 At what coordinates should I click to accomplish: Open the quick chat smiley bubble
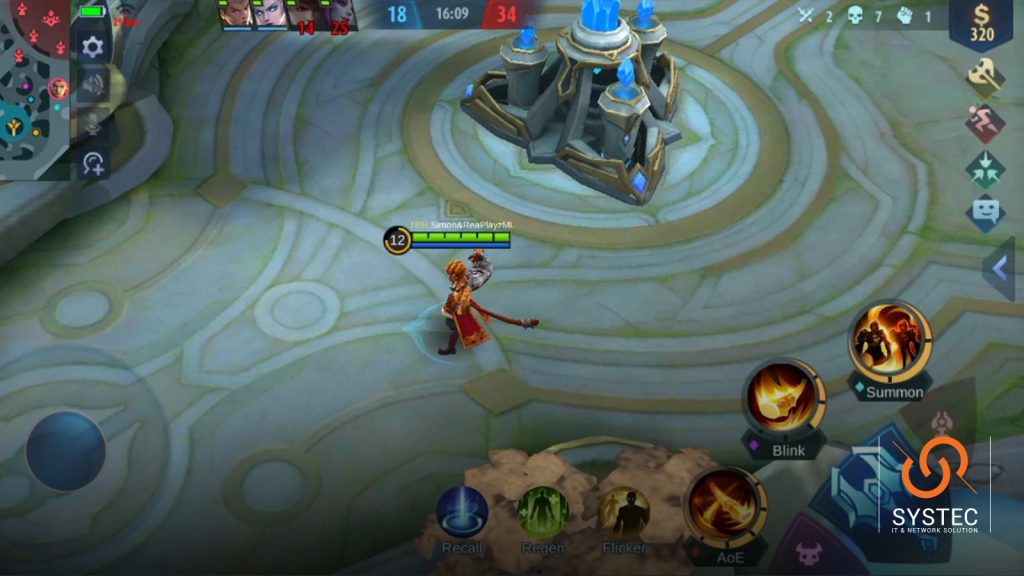tap(984, 213)
